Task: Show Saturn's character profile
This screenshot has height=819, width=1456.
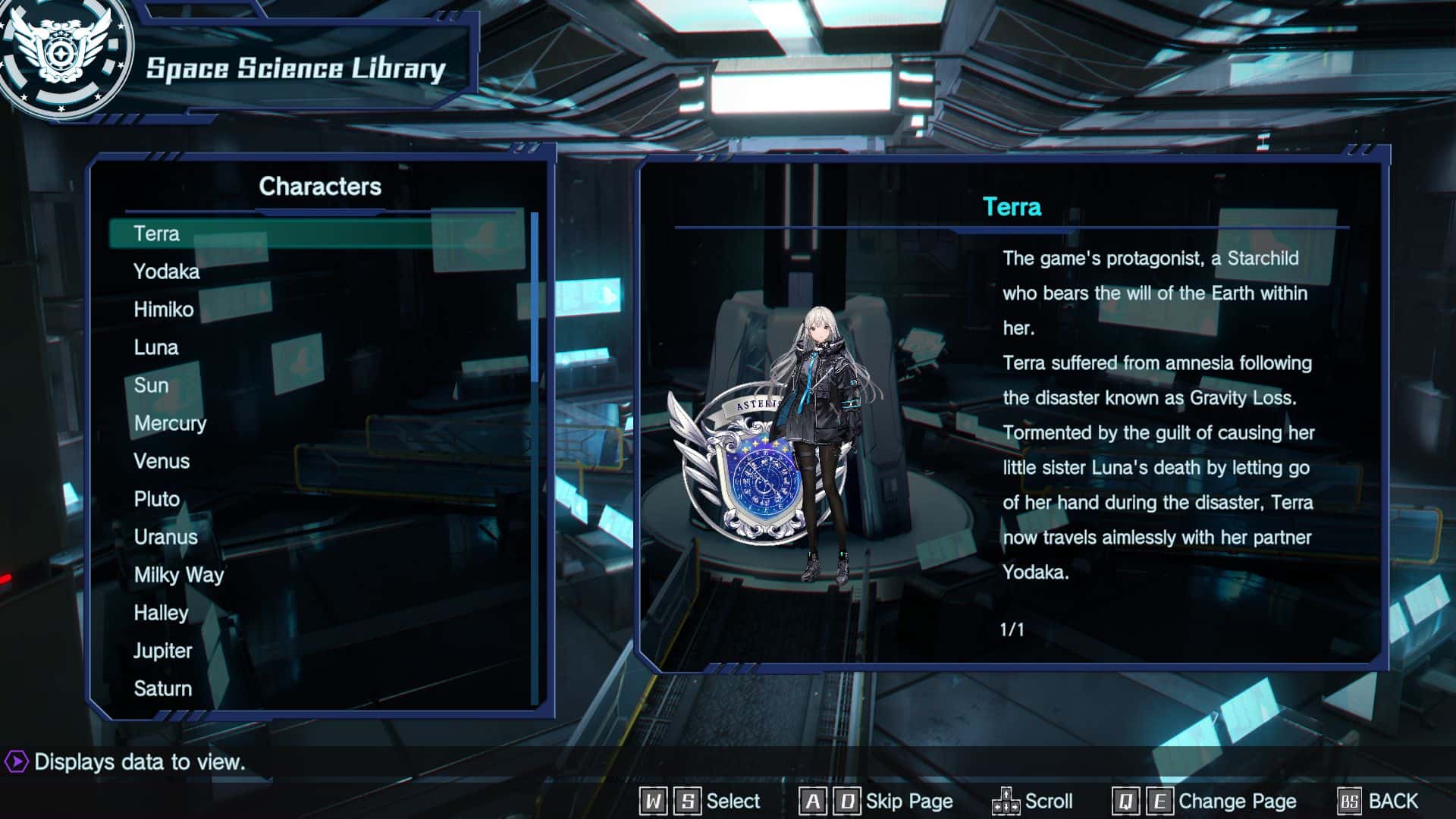Action: [162, 689]
